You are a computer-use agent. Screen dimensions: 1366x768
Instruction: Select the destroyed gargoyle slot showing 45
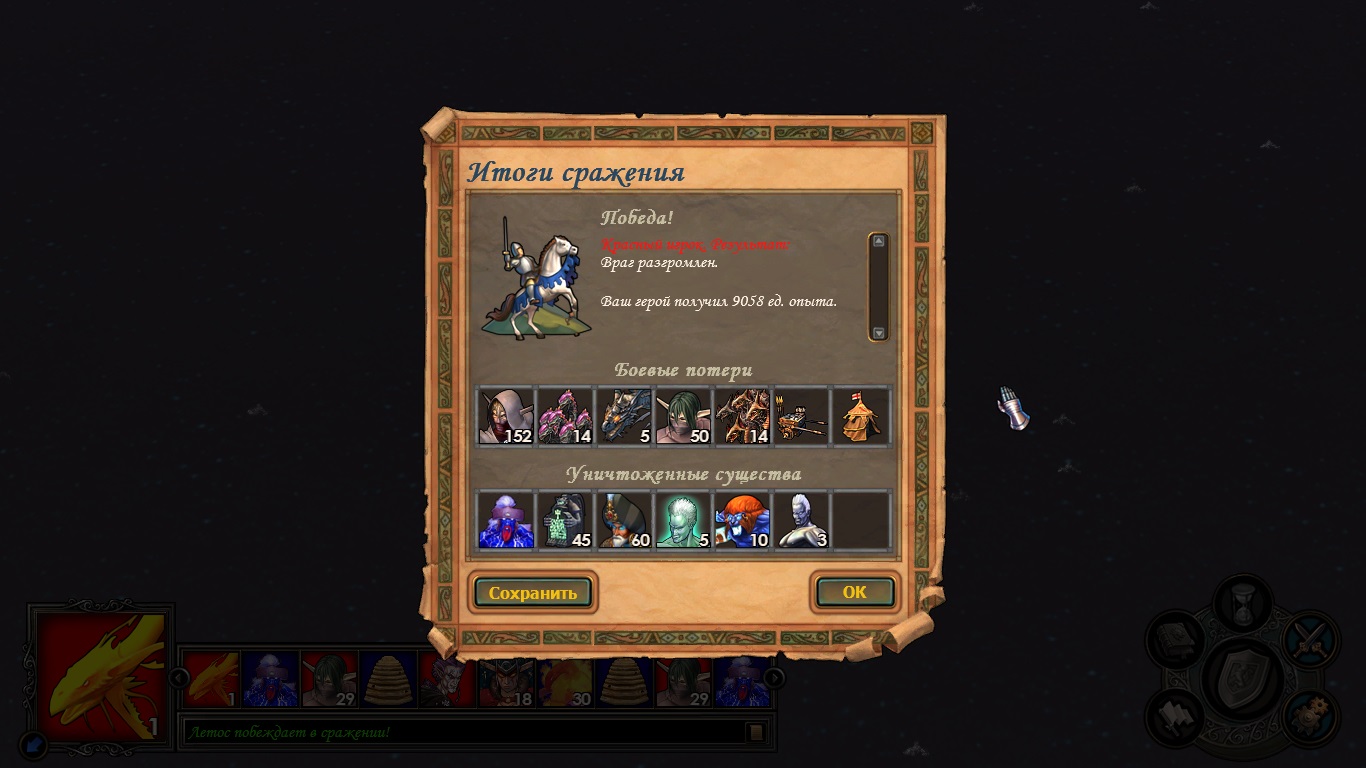(565, 521)
